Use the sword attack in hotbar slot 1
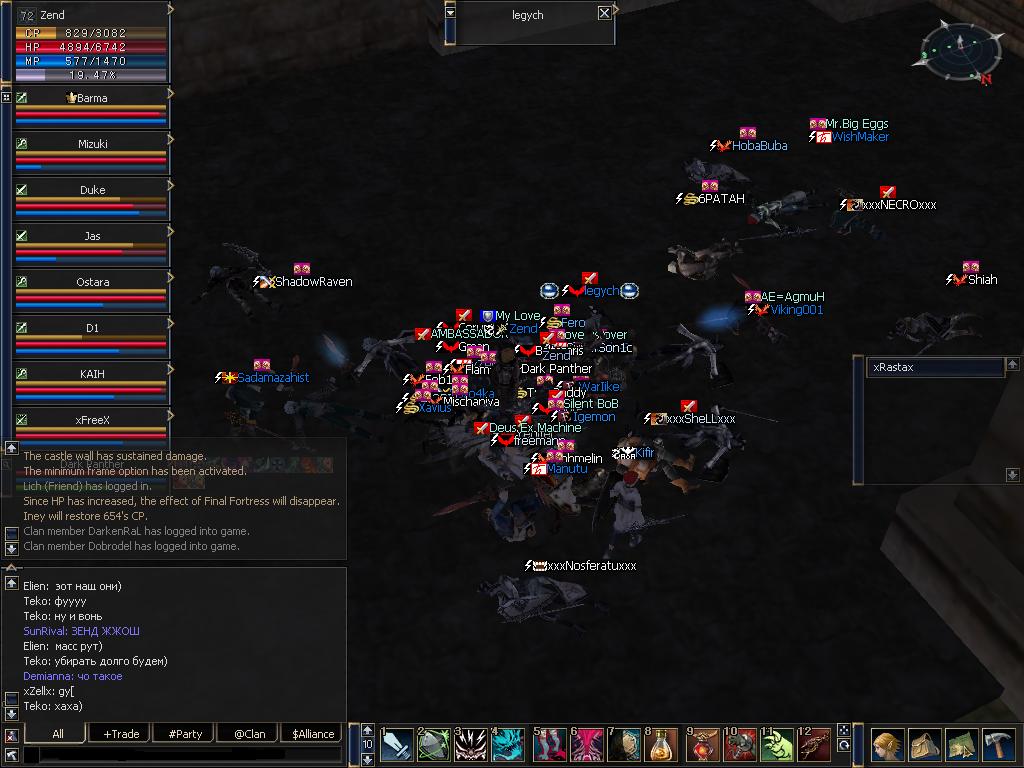 pos(397,746)
